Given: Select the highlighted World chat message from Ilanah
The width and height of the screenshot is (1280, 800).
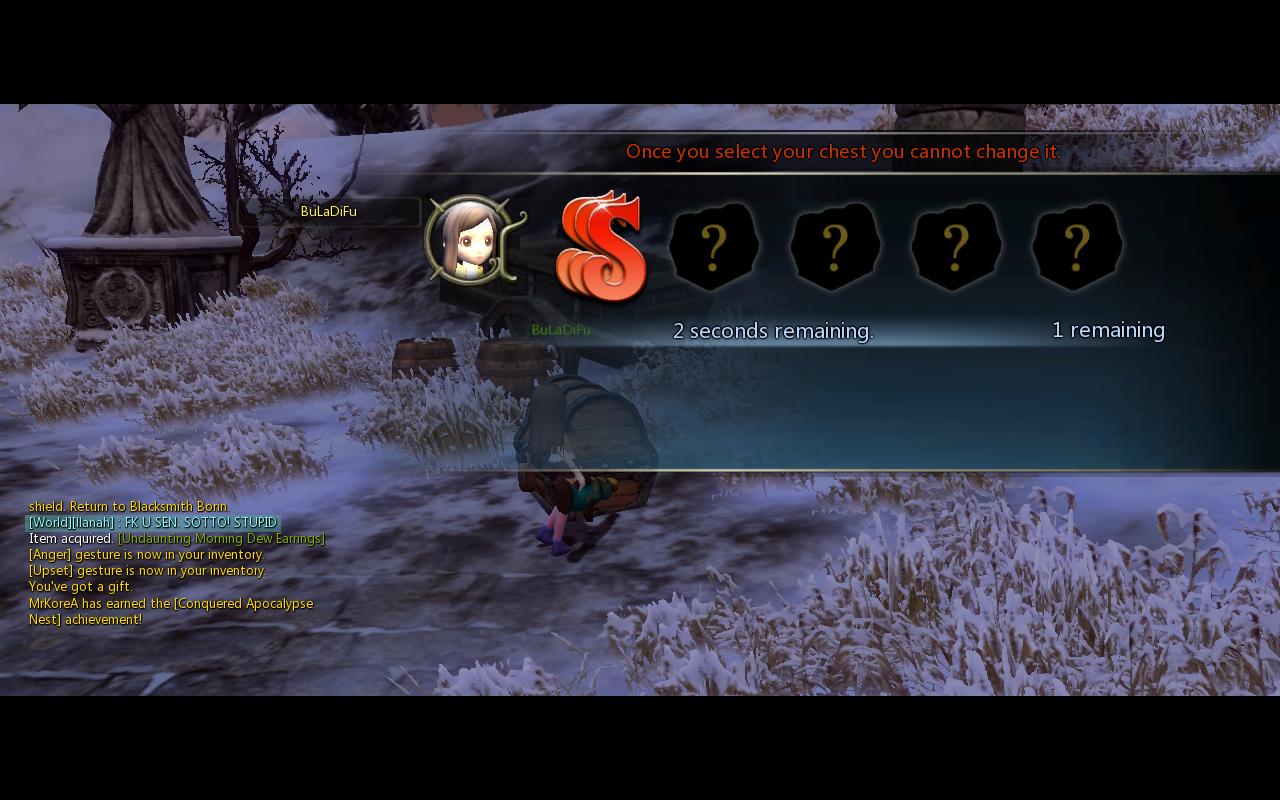Looking at the screenshot, I should [x=152, y=521].
